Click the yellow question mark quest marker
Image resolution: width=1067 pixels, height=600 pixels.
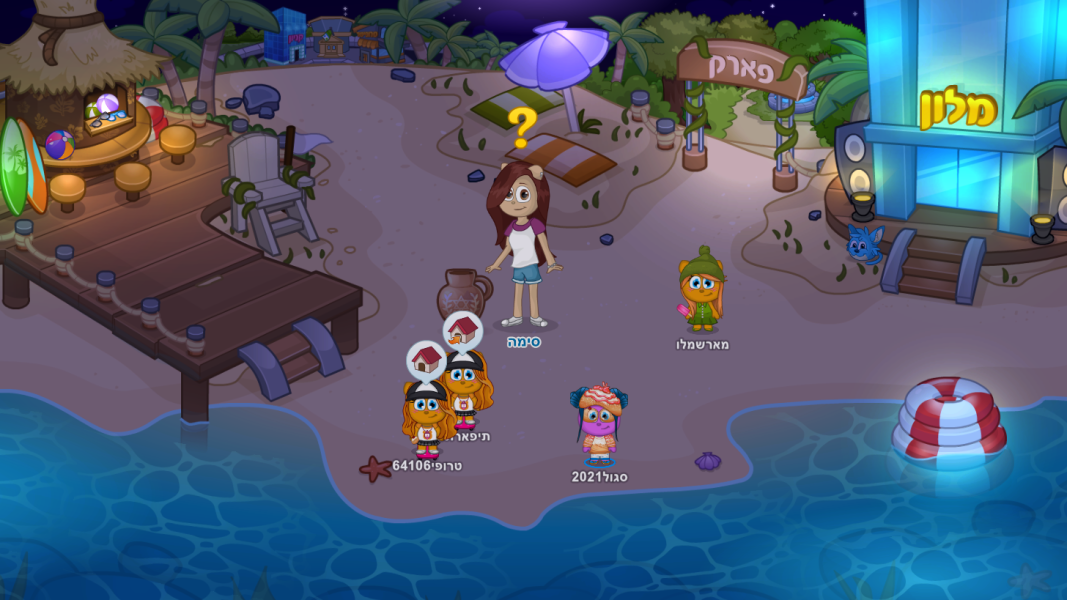(x=521, y=128)
